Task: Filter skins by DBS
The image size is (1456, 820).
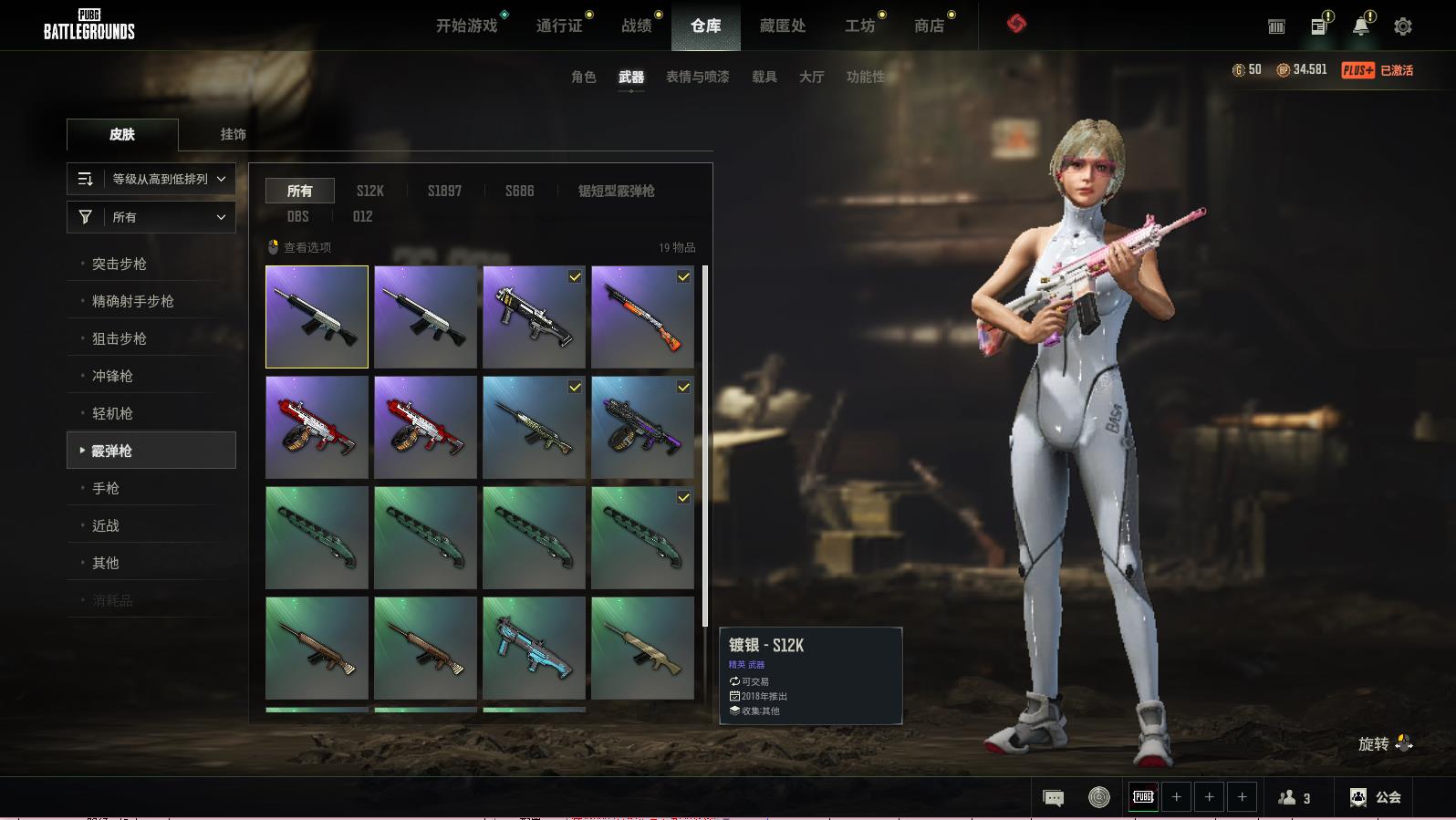Action: coord(297,216)
